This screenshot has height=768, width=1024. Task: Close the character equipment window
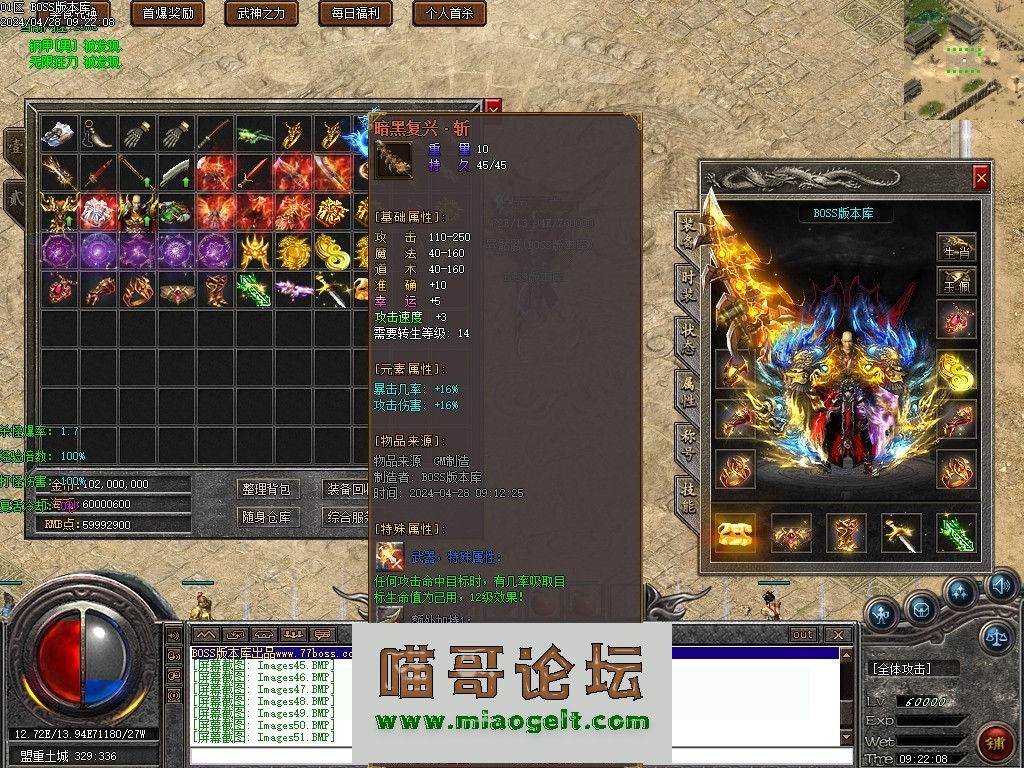click(x=981, y=178)
